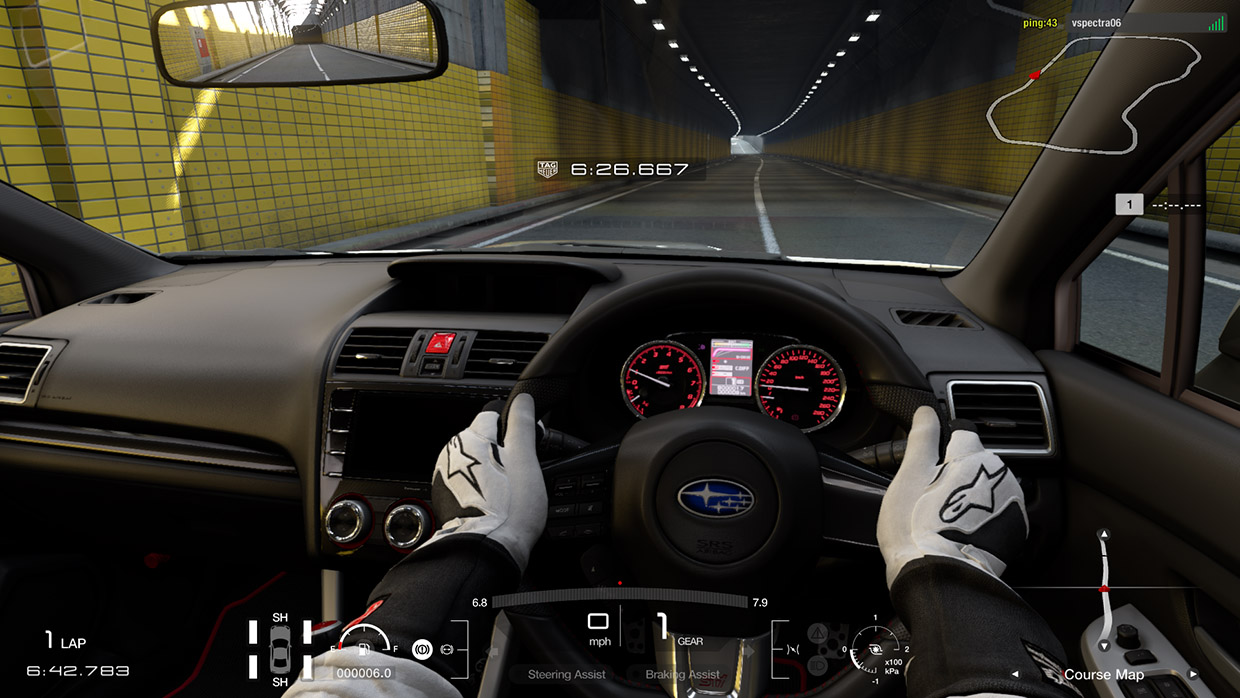Click the down arrow on the course strip
1240x698 pixels.
coord(1103,646)
